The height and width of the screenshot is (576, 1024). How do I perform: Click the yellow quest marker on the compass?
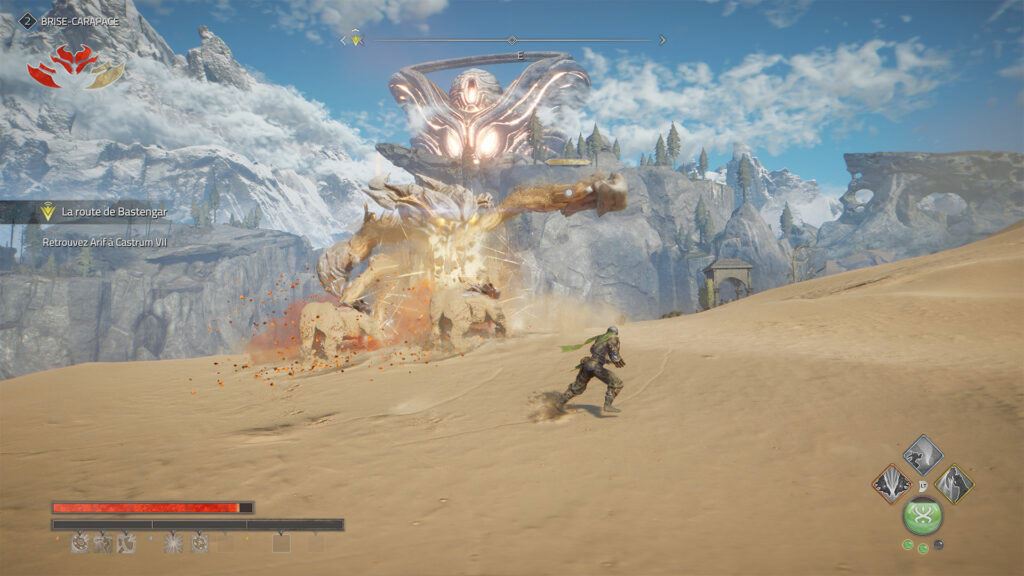coord(355,40)
